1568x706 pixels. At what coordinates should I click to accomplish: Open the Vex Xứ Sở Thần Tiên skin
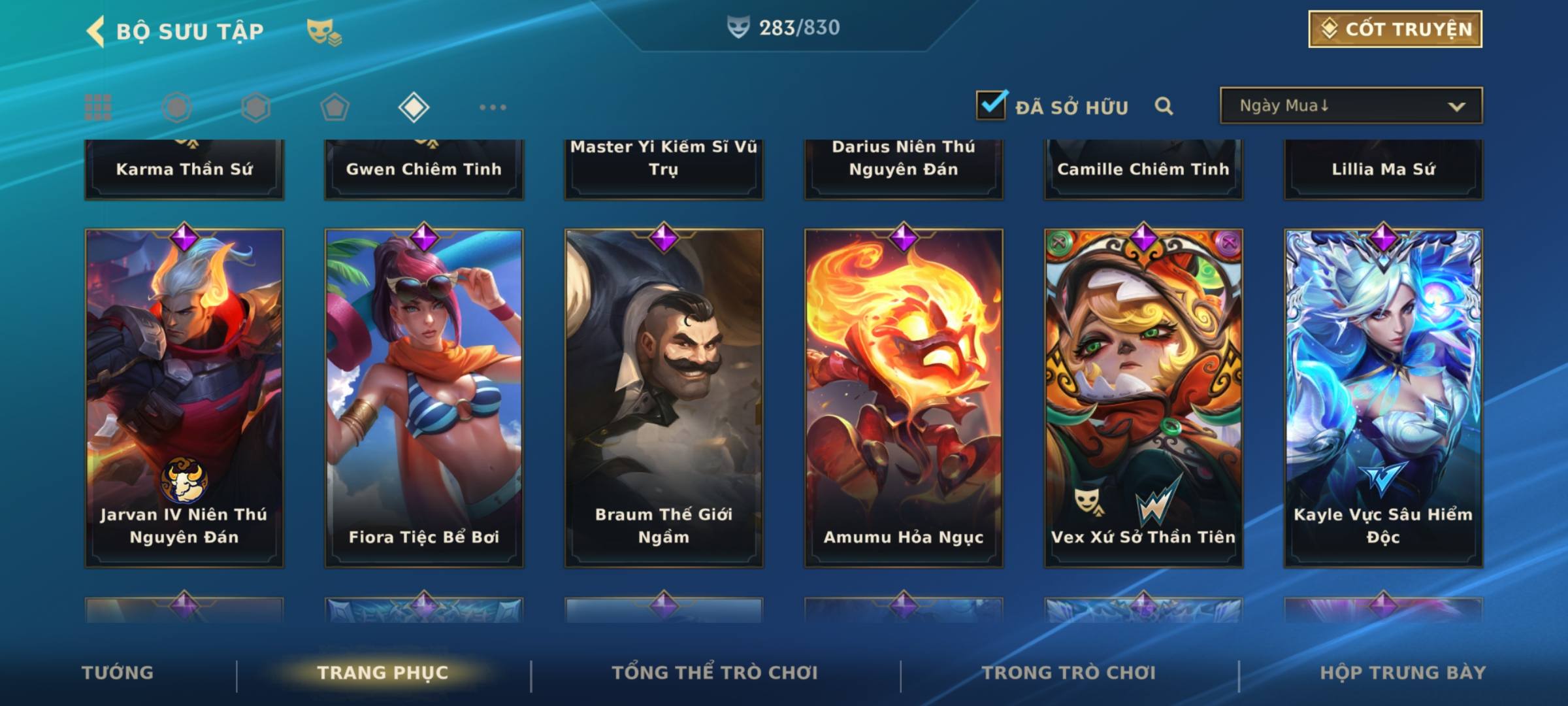click(x=1143, y=397)
